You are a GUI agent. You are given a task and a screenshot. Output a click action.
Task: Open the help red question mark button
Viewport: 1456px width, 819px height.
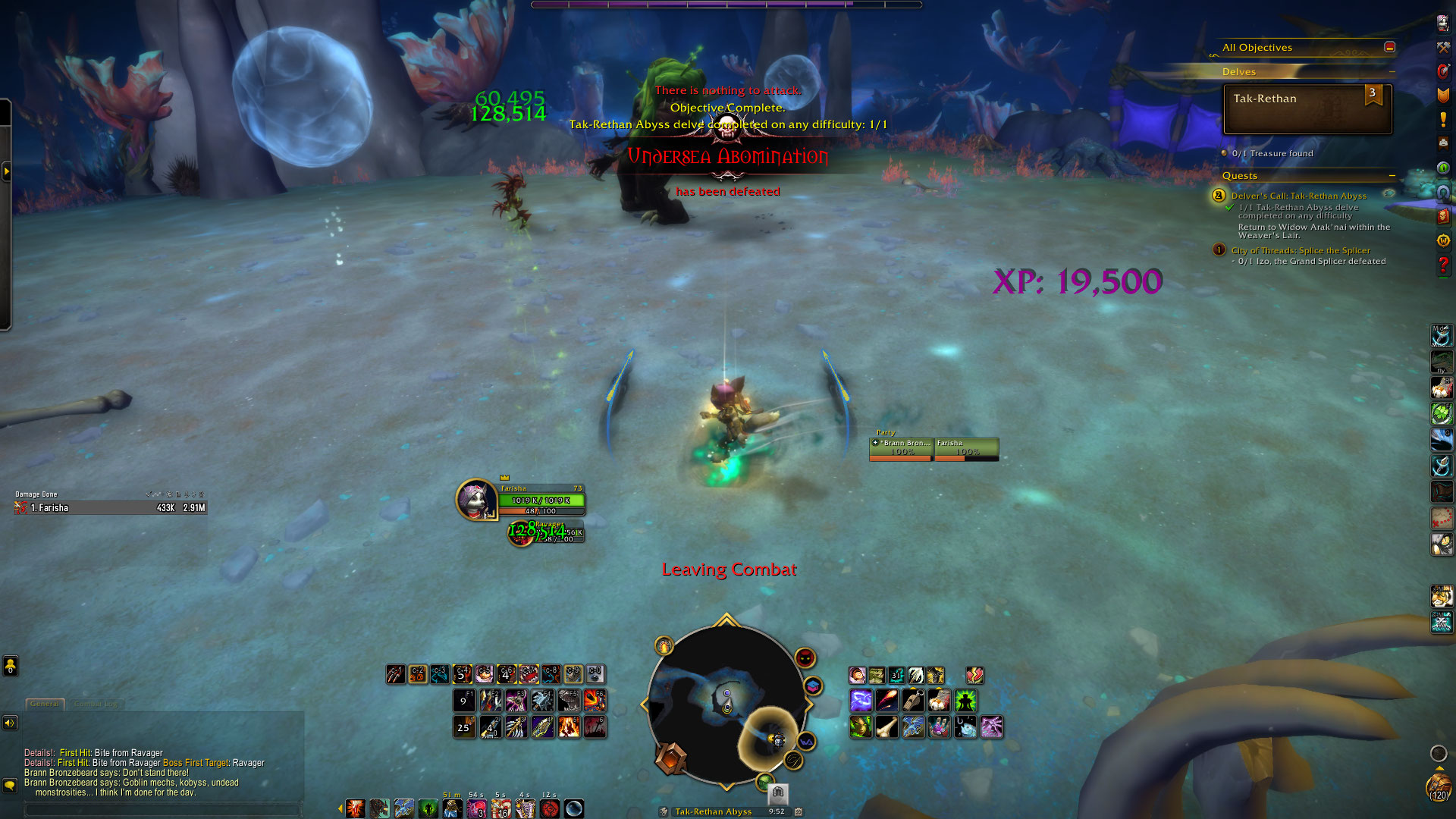[1442, 265]
